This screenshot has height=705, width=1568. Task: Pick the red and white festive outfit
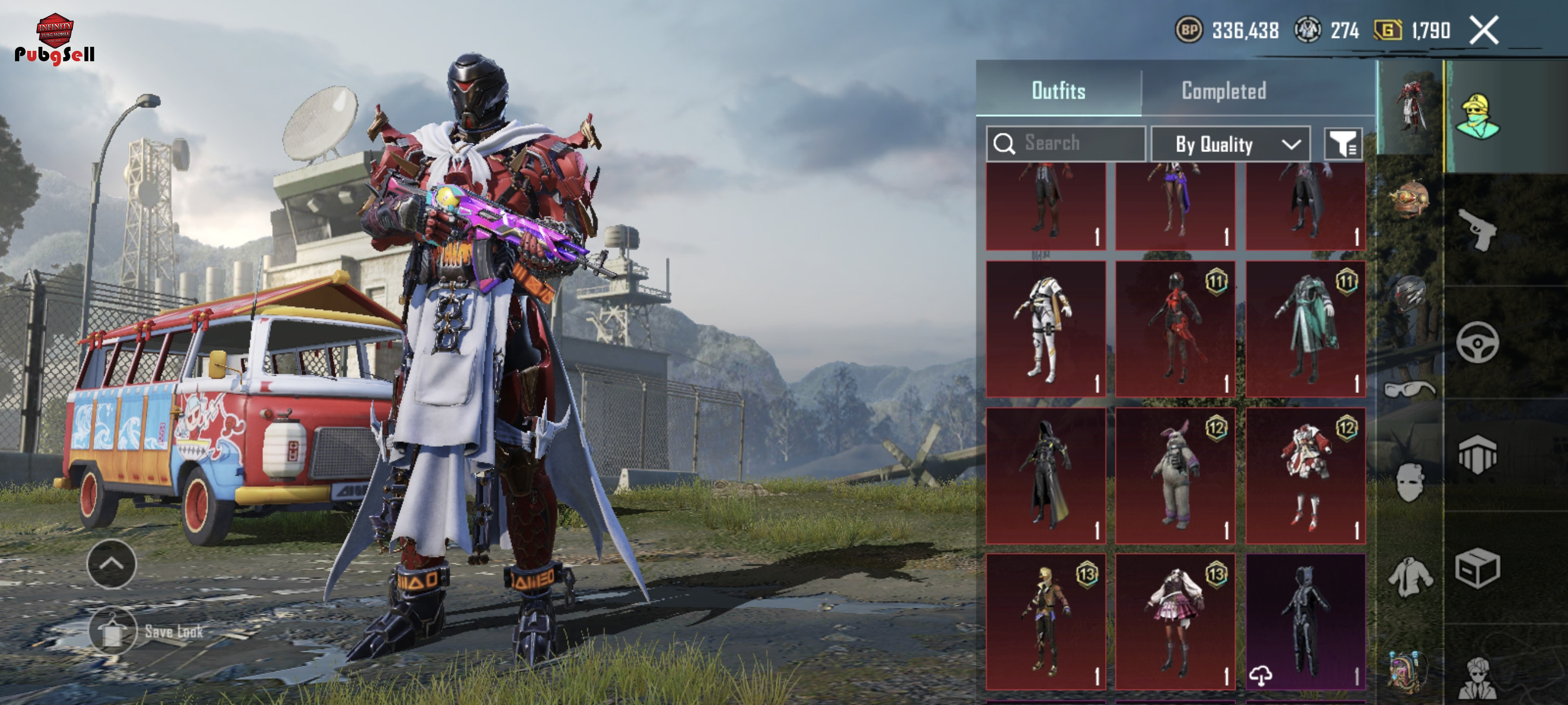click(1305, 476)
